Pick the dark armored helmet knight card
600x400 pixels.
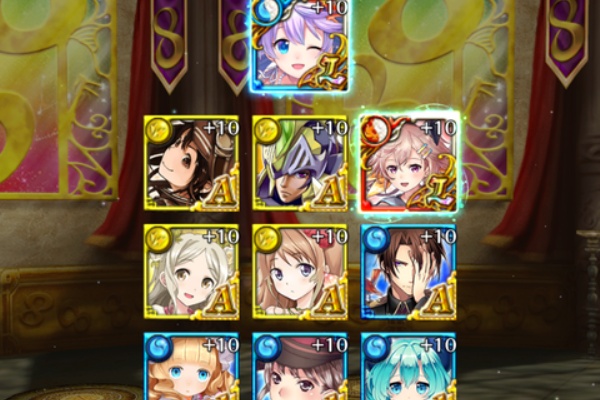(x=300, y=164)
